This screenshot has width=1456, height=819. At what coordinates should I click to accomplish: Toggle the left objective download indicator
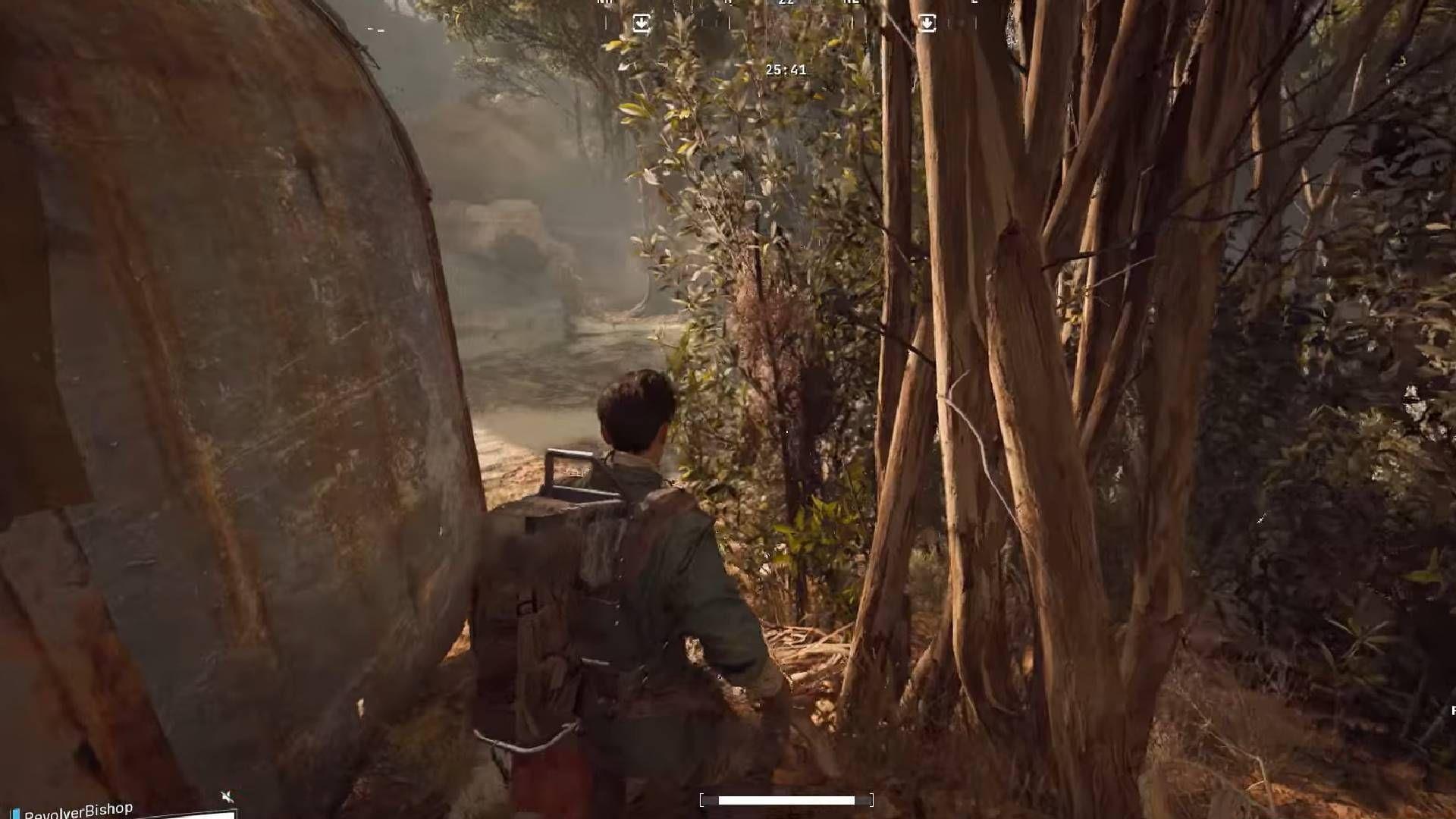click(642, 21)
